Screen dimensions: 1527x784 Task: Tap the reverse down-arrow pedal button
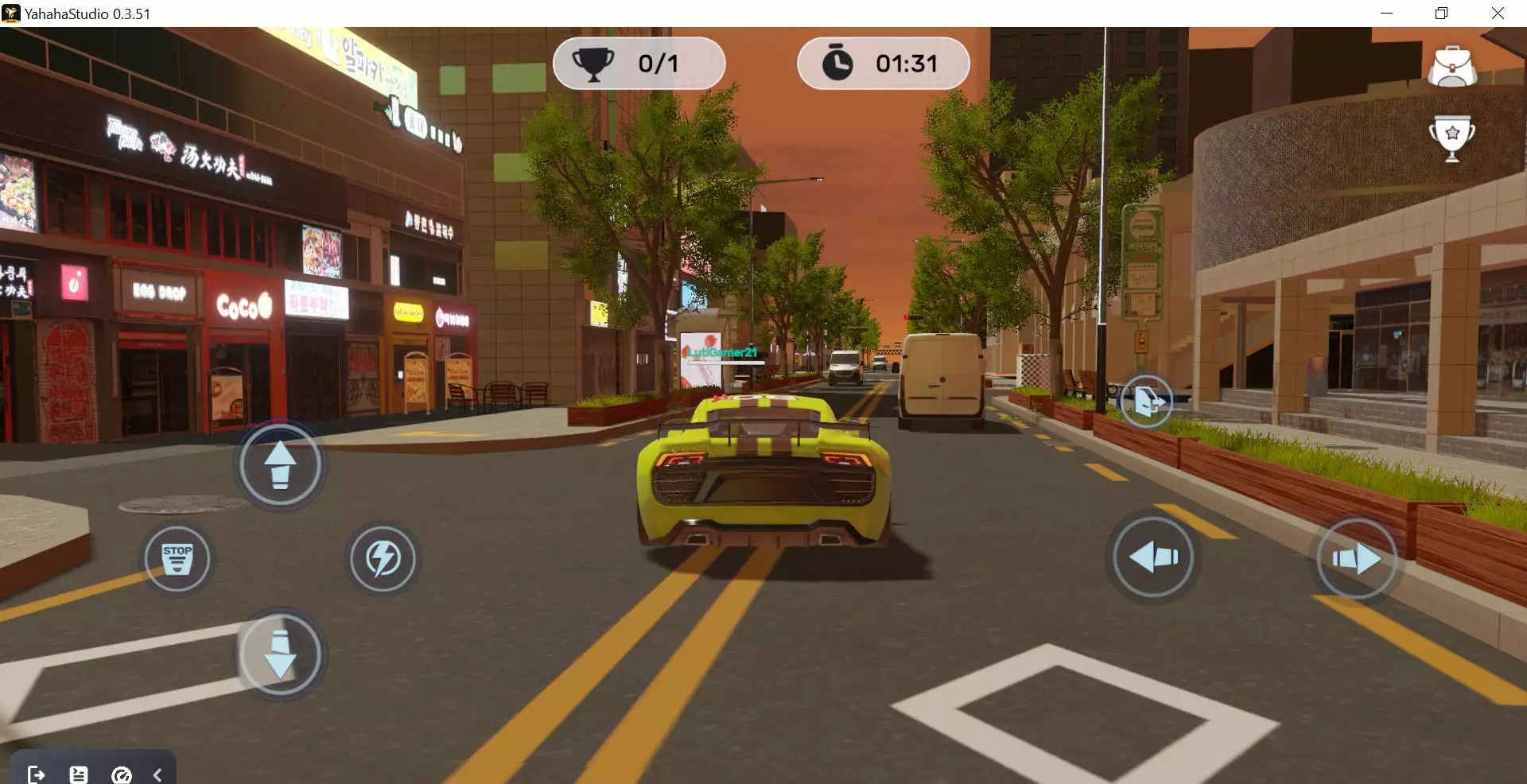click(x=280, y=654)
